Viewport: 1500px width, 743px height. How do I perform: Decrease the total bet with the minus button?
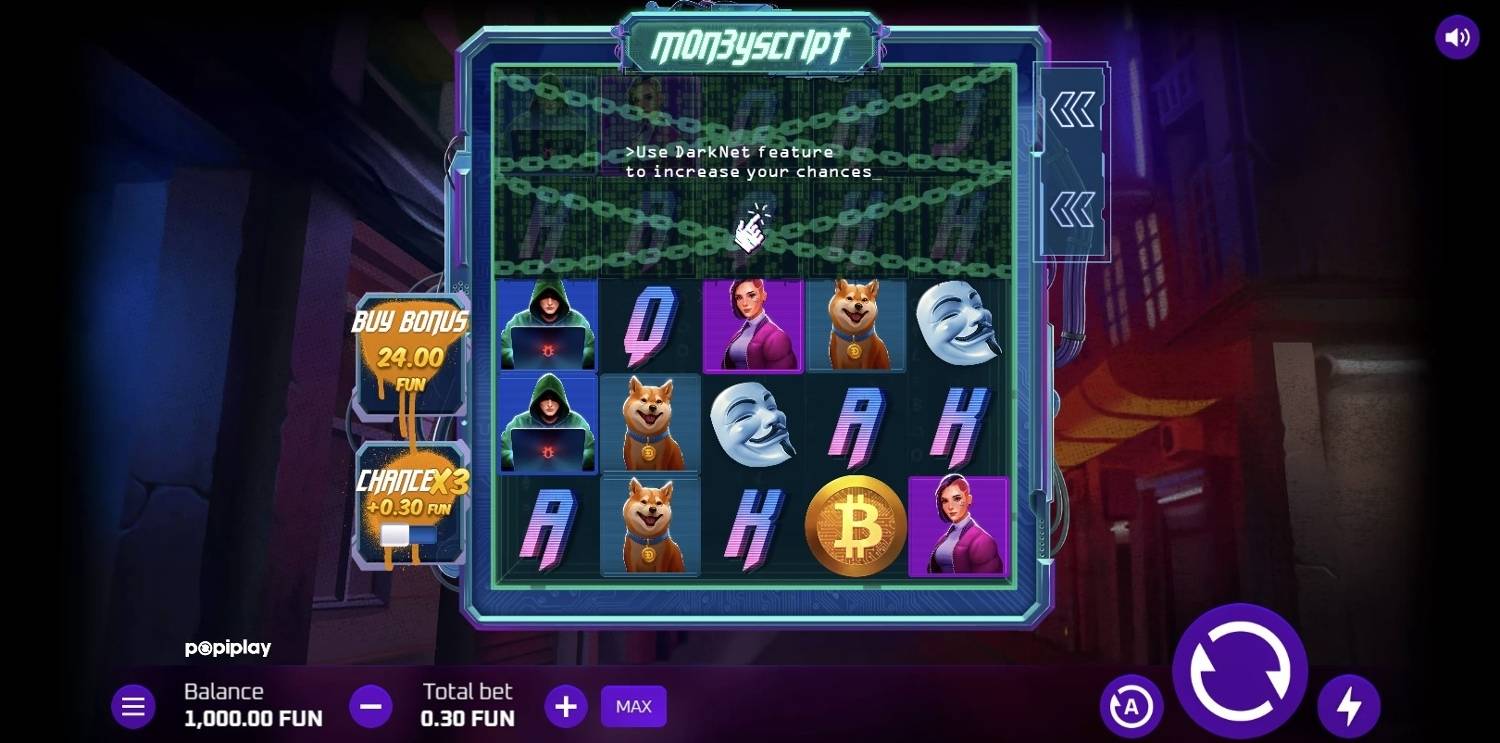[371, 705]
